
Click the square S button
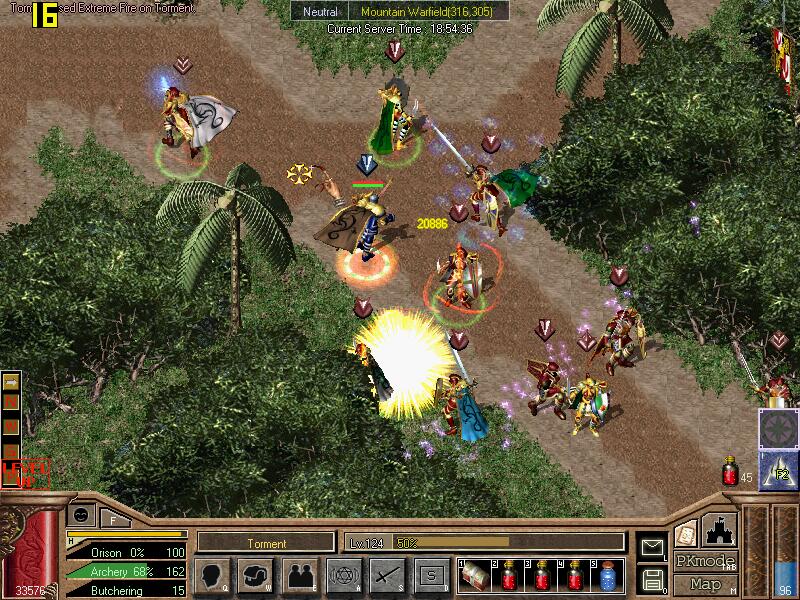click(x=430, y=576)
